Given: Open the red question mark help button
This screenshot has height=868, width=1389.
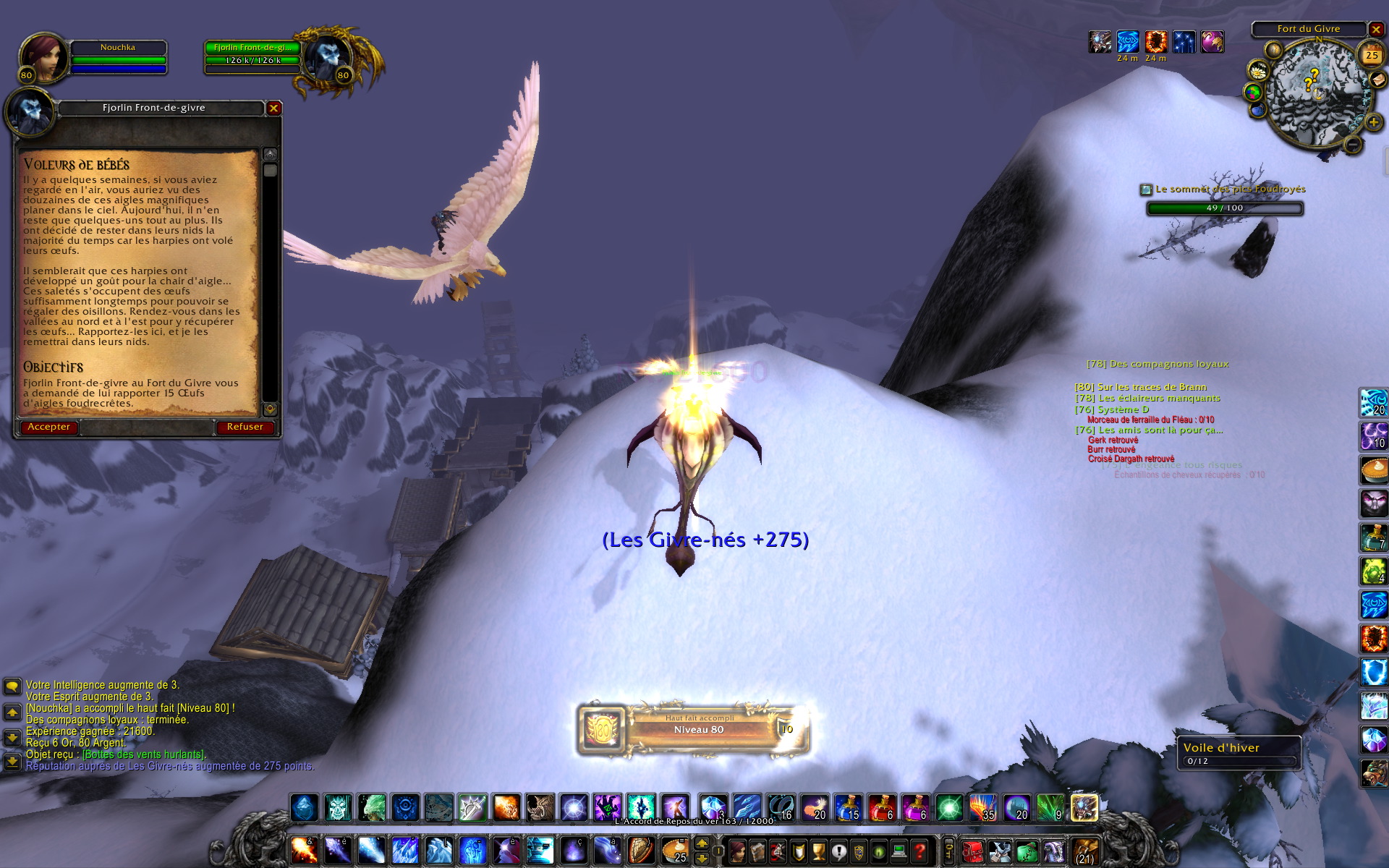Looking at the screenshot, I should 919,851.
